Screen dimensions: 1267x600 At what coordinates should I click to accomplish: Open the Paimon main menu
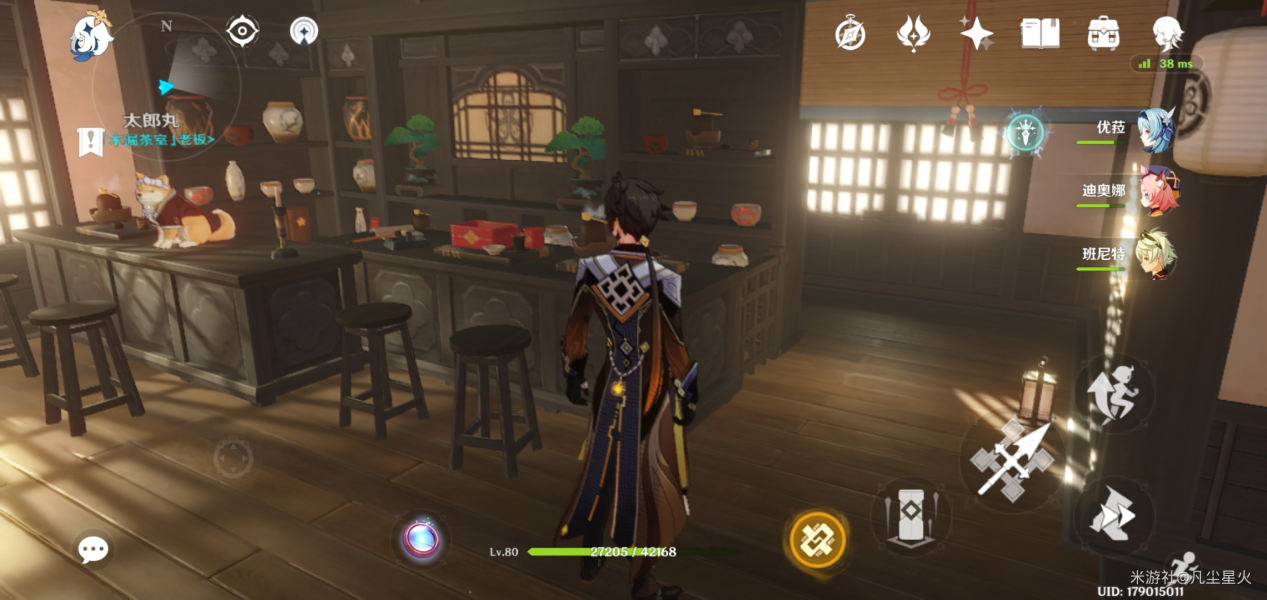coord(90,35)
